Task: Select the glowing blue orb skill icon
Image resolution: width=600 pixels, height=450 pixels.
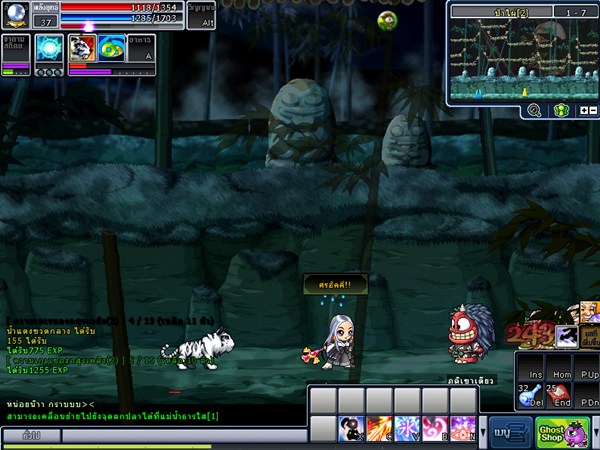Action: [48, 48]
